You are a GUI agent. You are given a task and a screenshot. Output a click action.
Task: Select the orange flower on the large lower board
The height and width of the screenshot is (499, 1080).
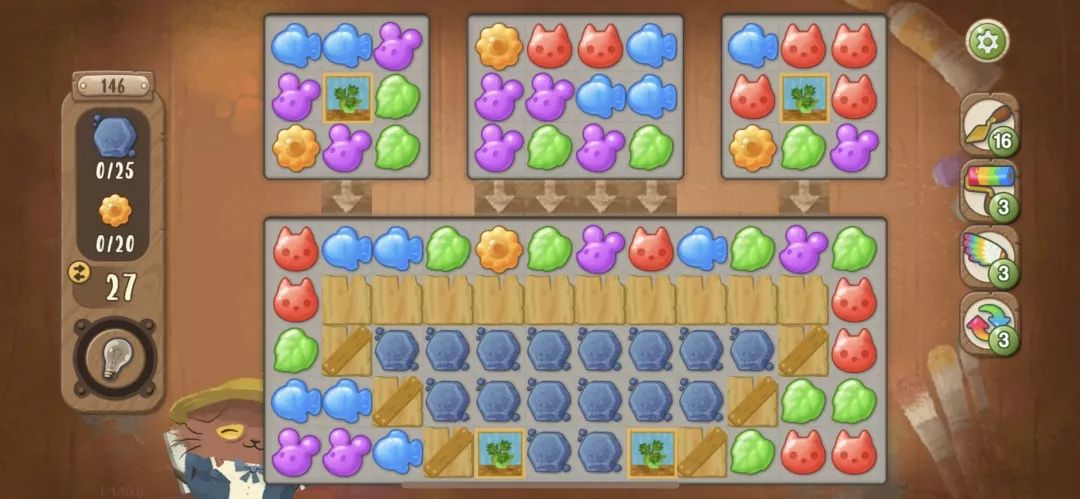coord(499,249)
